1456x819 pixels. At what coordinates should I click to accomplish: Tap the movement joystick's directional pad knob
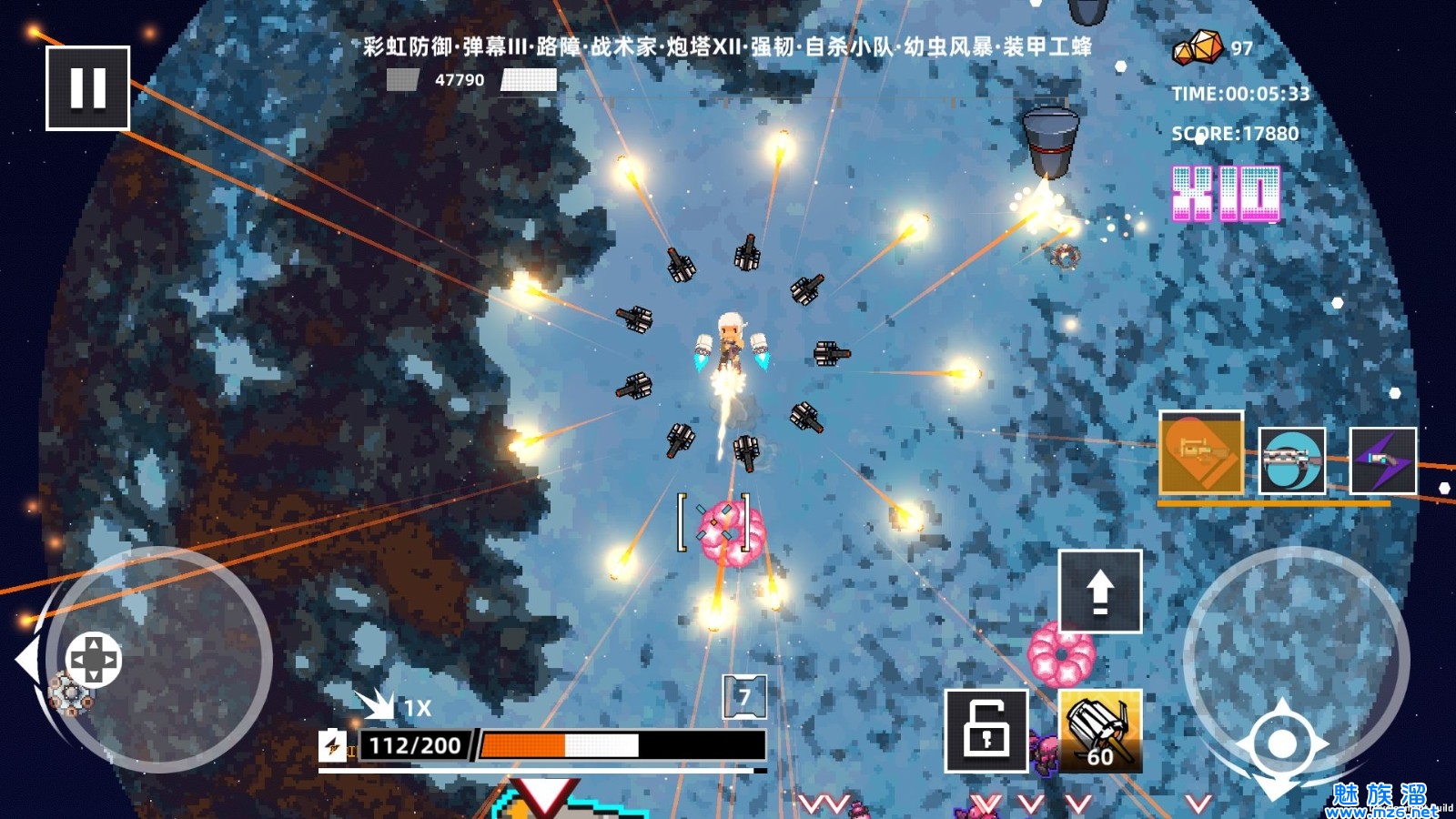94,659
